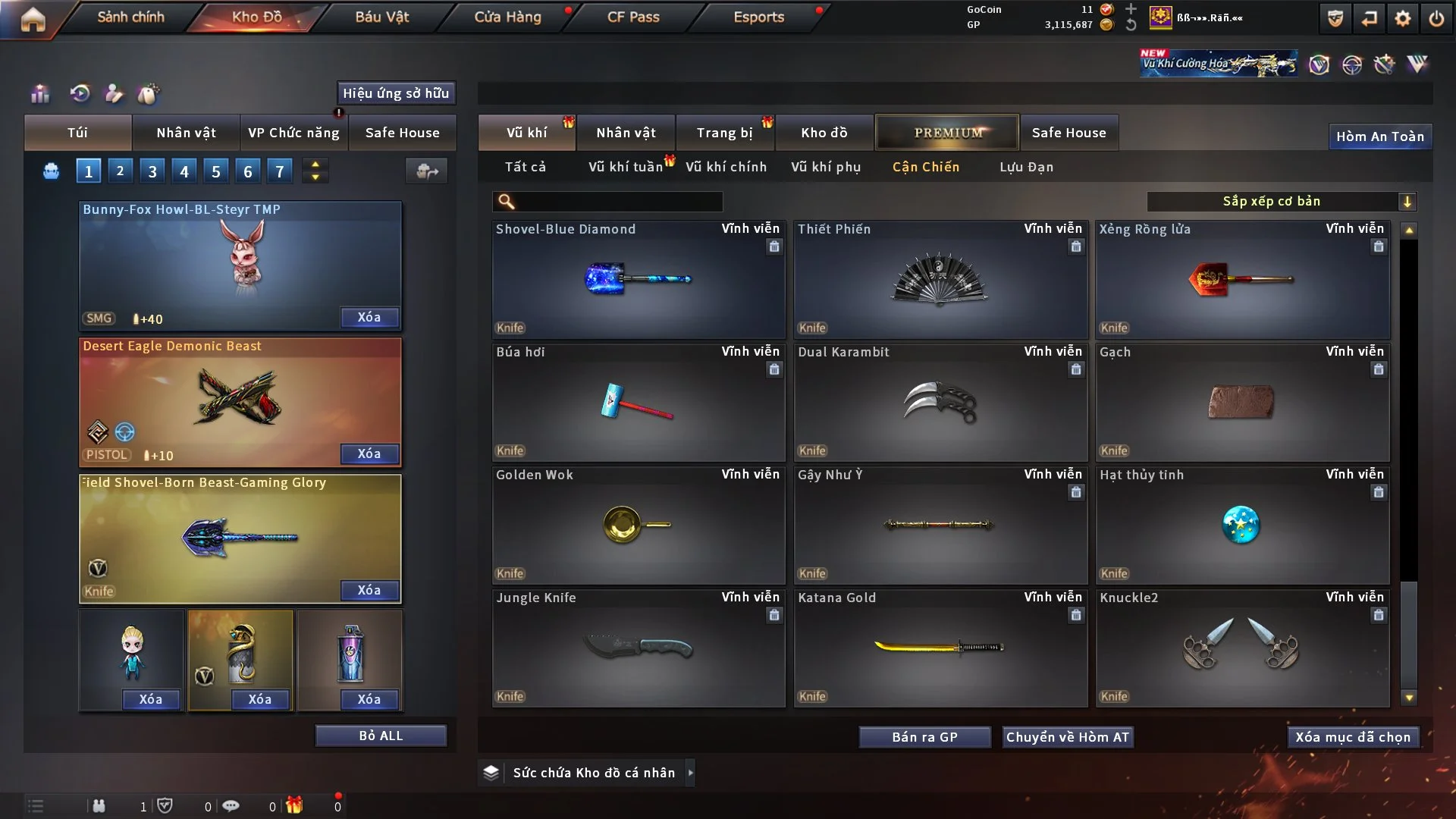This screenshot has height=819, width=1456.
Task: Pick the Dual Karambit item tile
Action: point(940,403)
